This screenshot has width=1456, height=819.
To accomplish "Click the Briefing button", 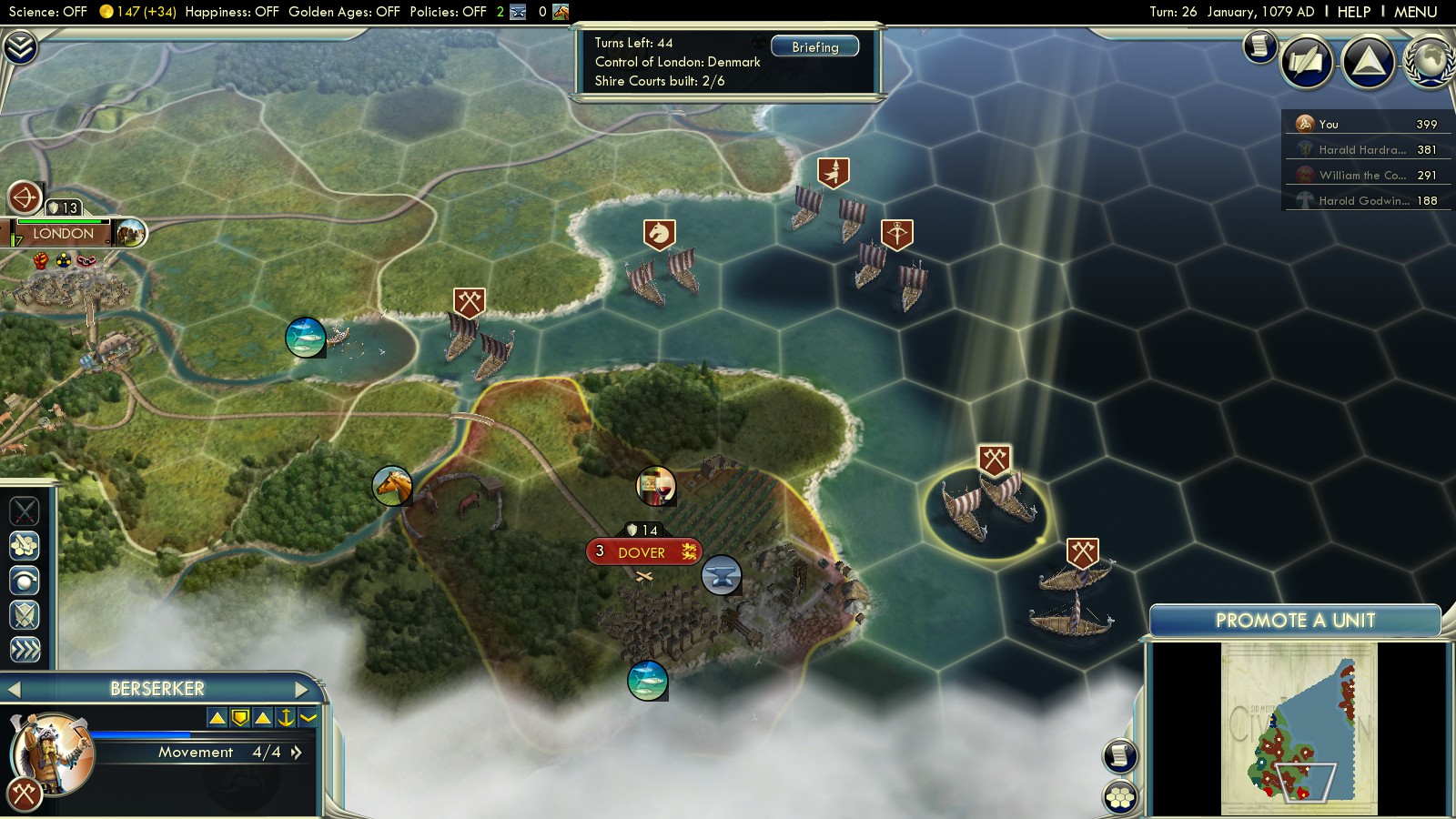I will tap(814, 46).
